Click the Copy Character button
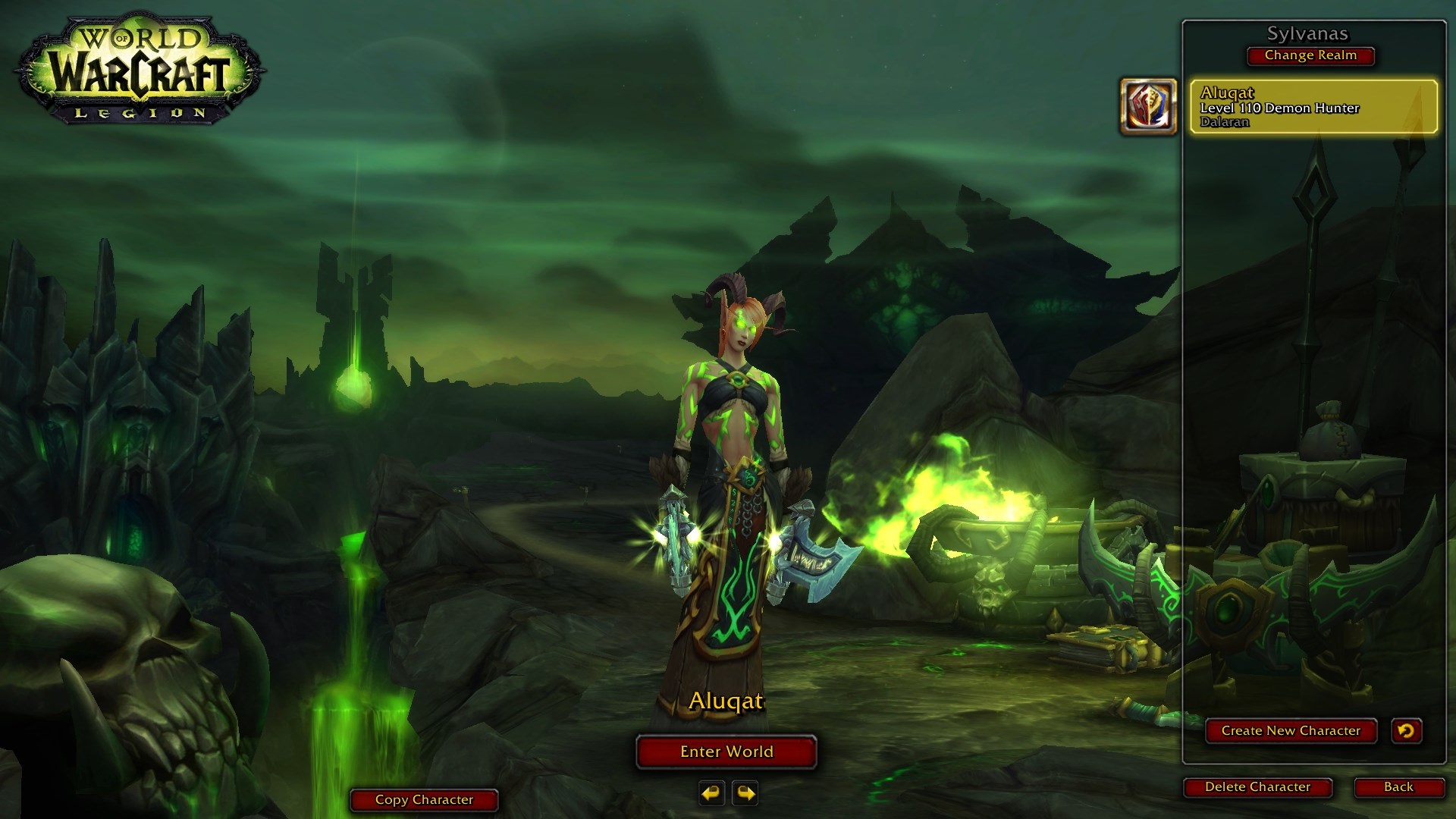Viewport: 1456px width, 819px height. [423, 799]
